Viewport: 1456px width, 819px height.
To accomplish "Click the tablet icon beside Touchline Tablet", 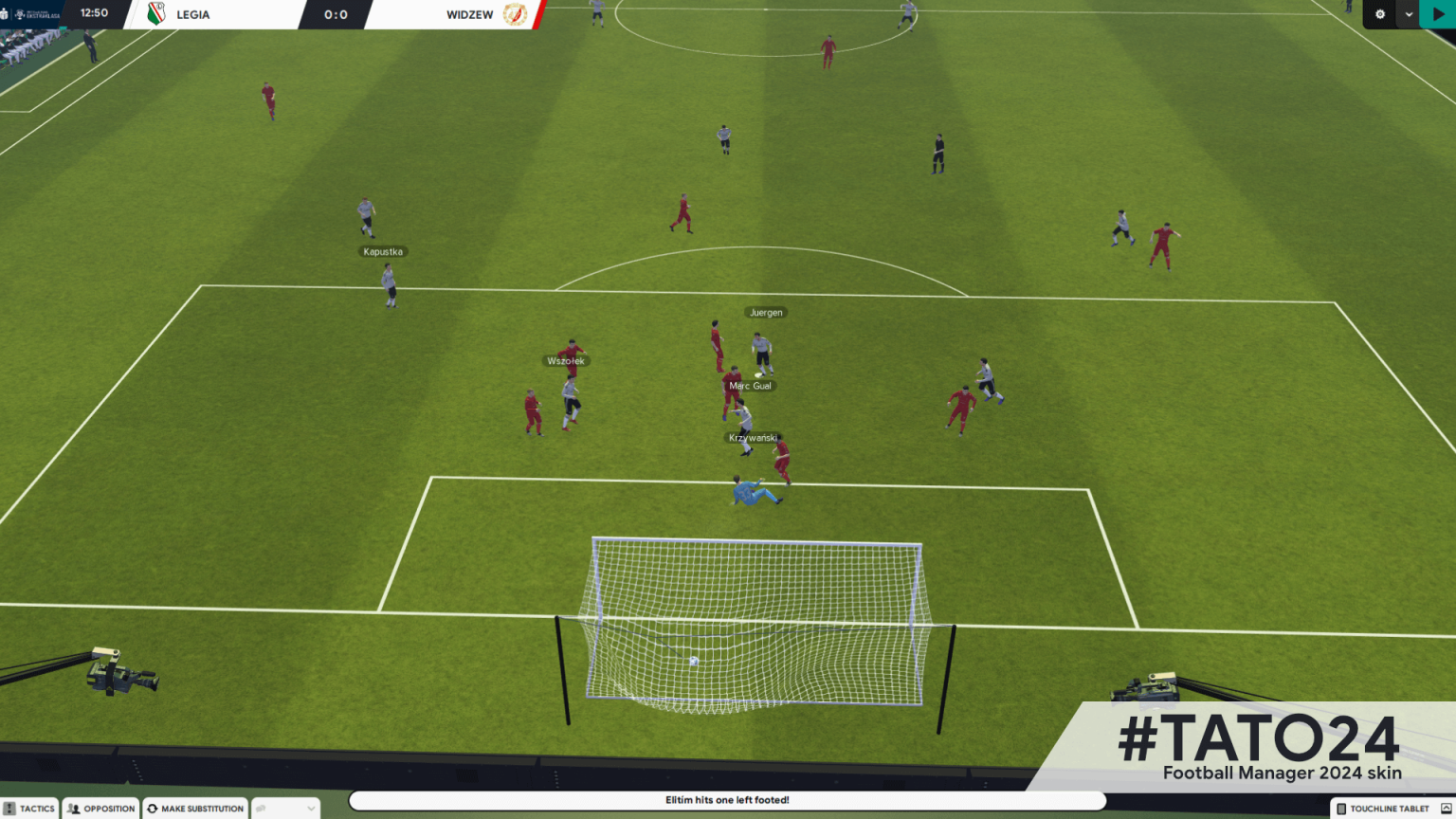I will [1341, 809].
